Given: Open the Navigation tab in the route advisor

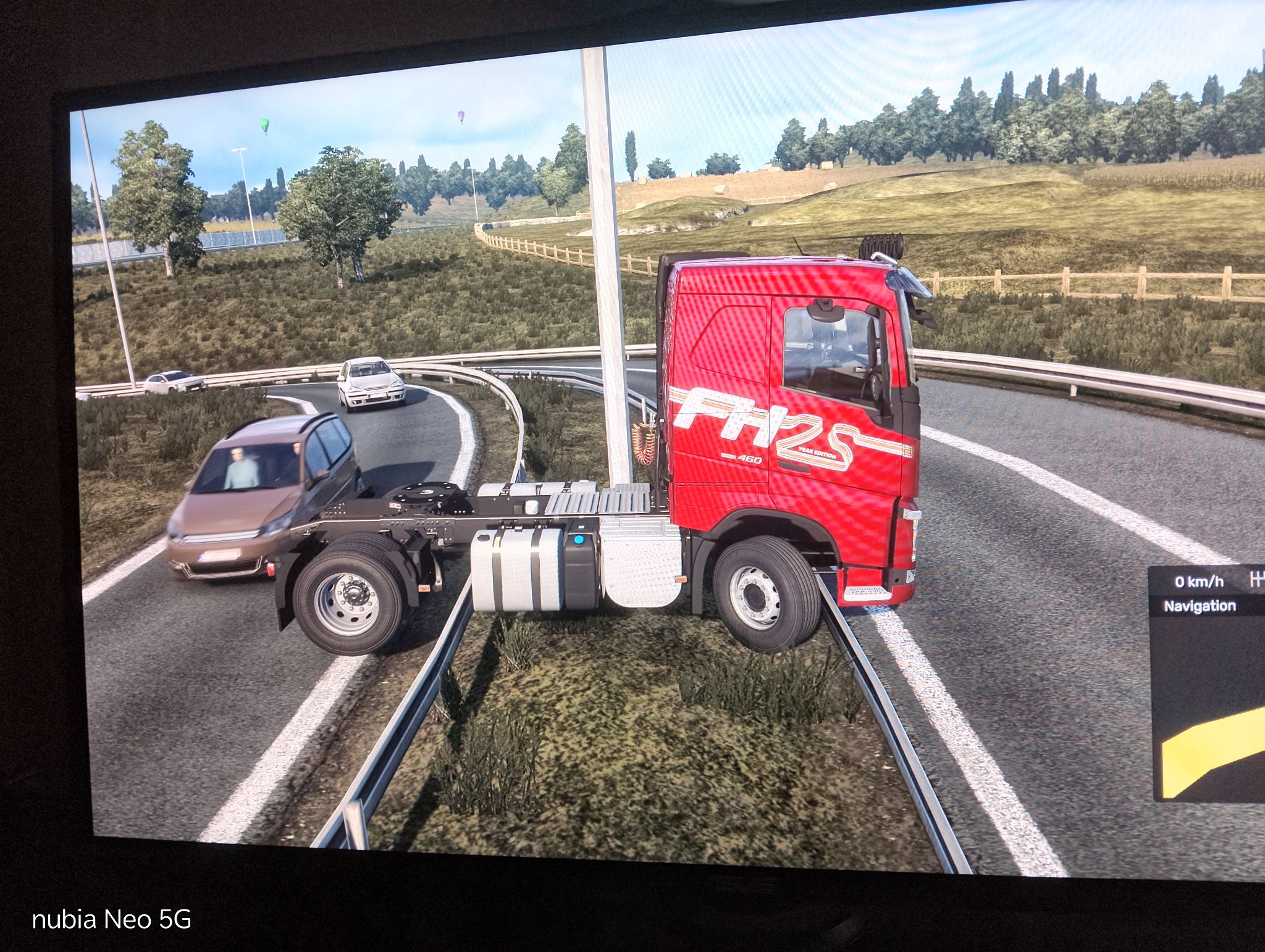Looking at the screenshot, I should [x=1200, y=606].
